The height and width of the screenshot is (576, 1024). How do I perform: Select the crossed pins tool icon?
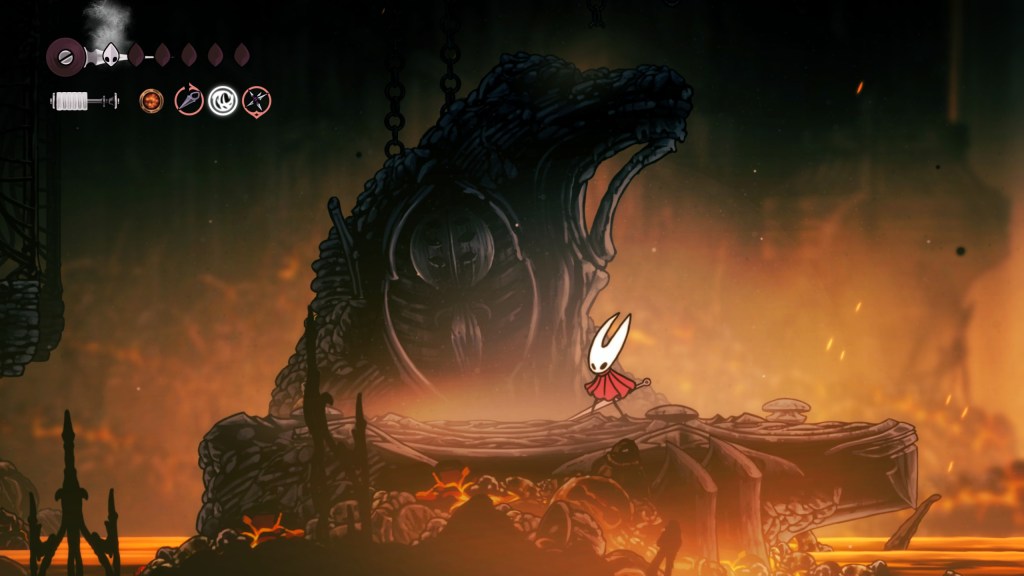[x=257, y=100]
